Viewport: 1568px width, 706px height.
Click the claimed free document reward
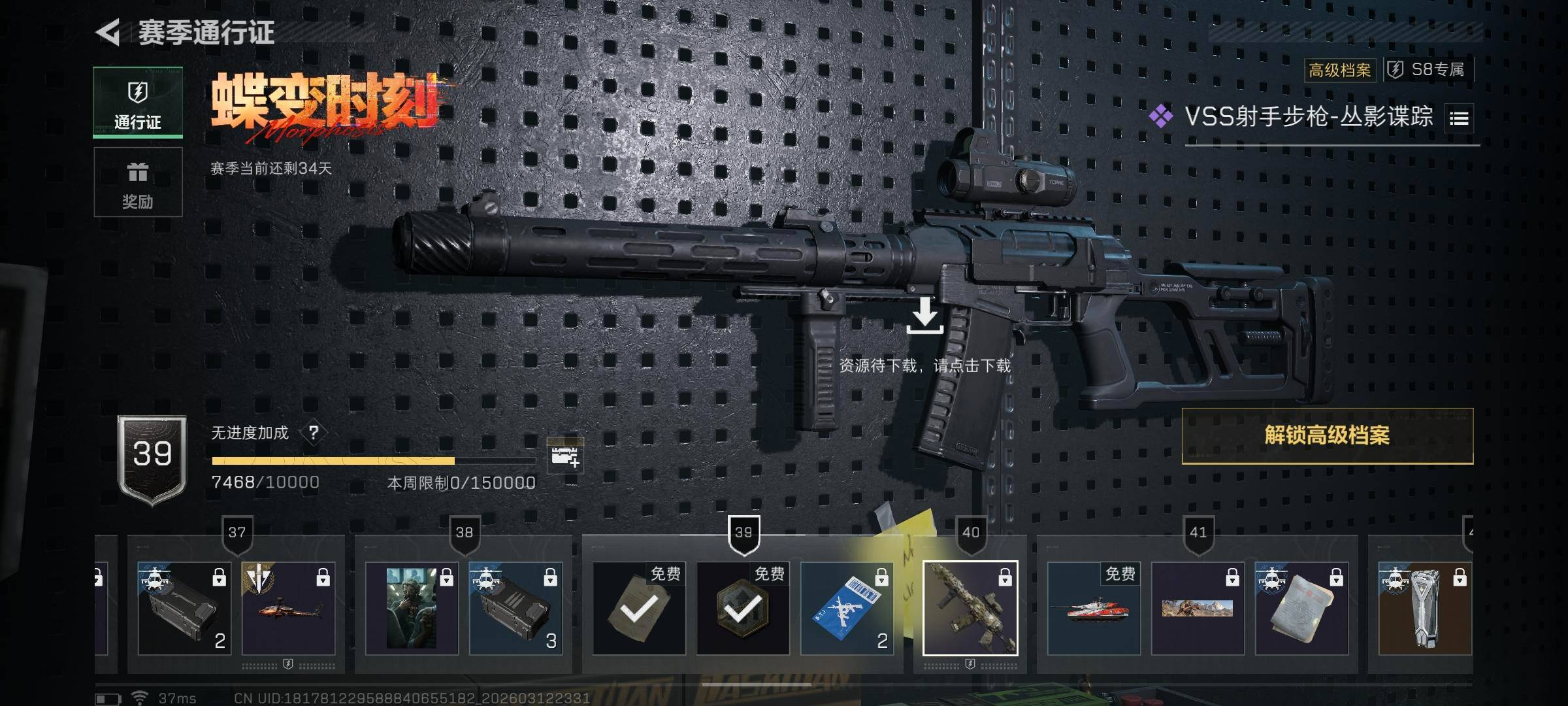639,609
